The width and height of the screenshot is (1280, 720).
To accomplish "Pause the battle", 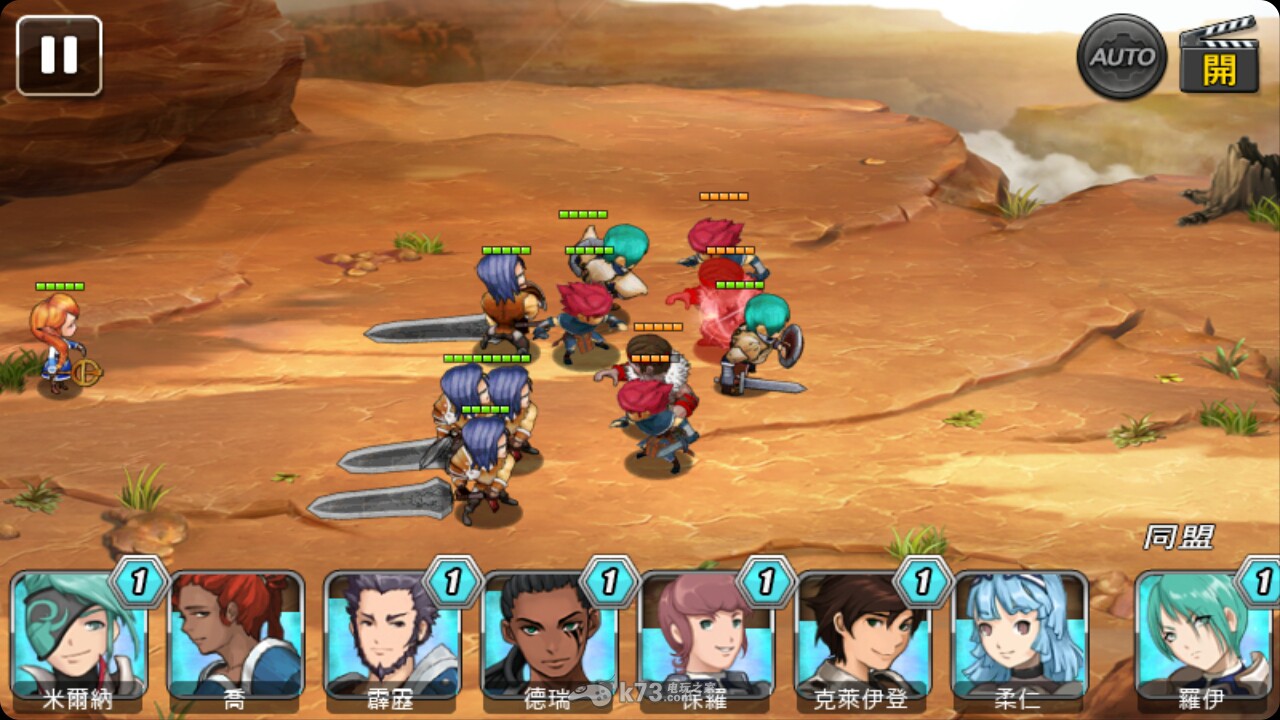I will [x=59, y=56].
